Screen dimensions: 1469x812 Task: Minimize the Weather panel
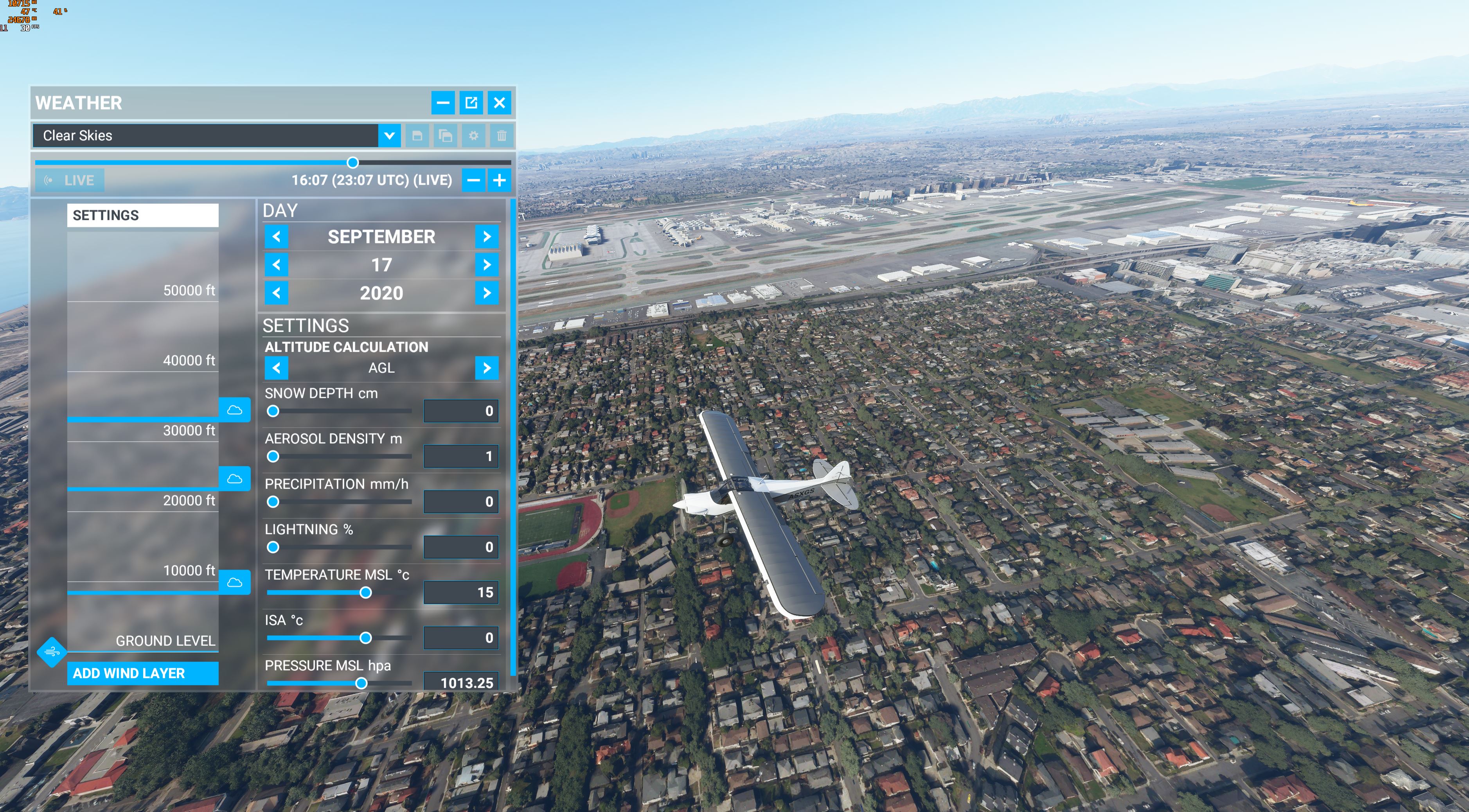[443, 102]
